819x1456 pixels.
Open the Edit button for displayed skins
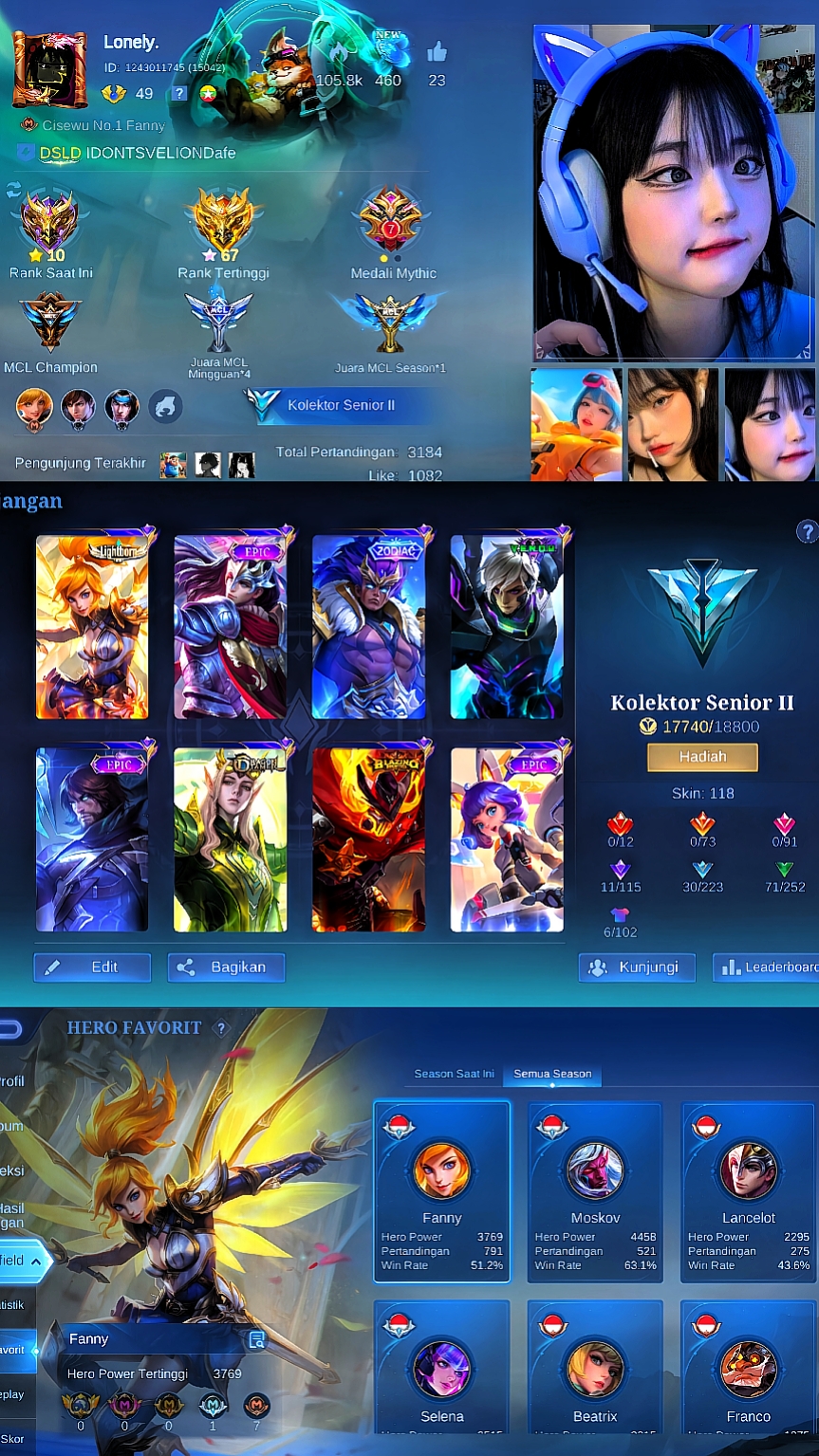point(92,968)
